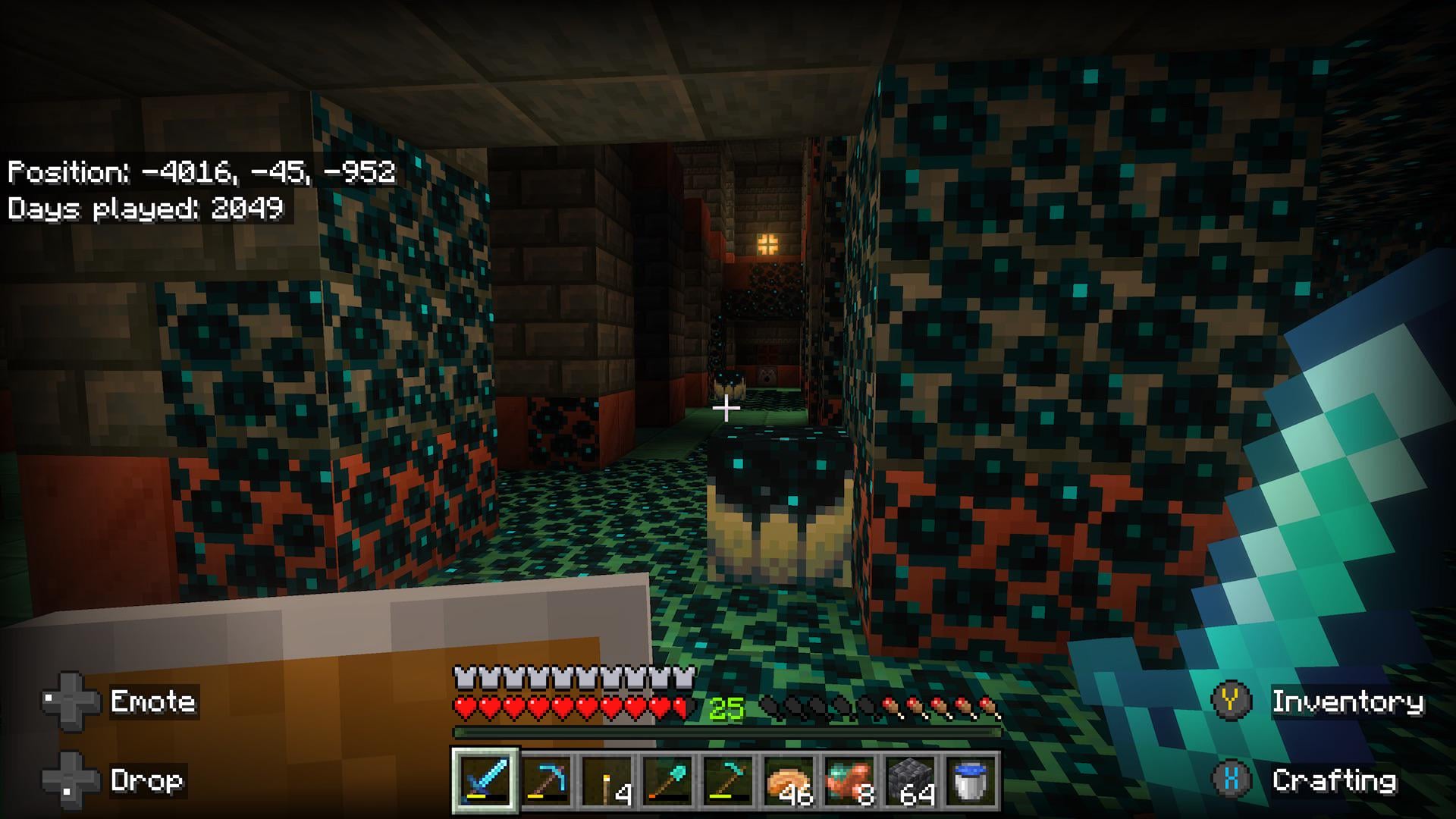
Task: Pick the food stack of 46
Action: point(789,780)
